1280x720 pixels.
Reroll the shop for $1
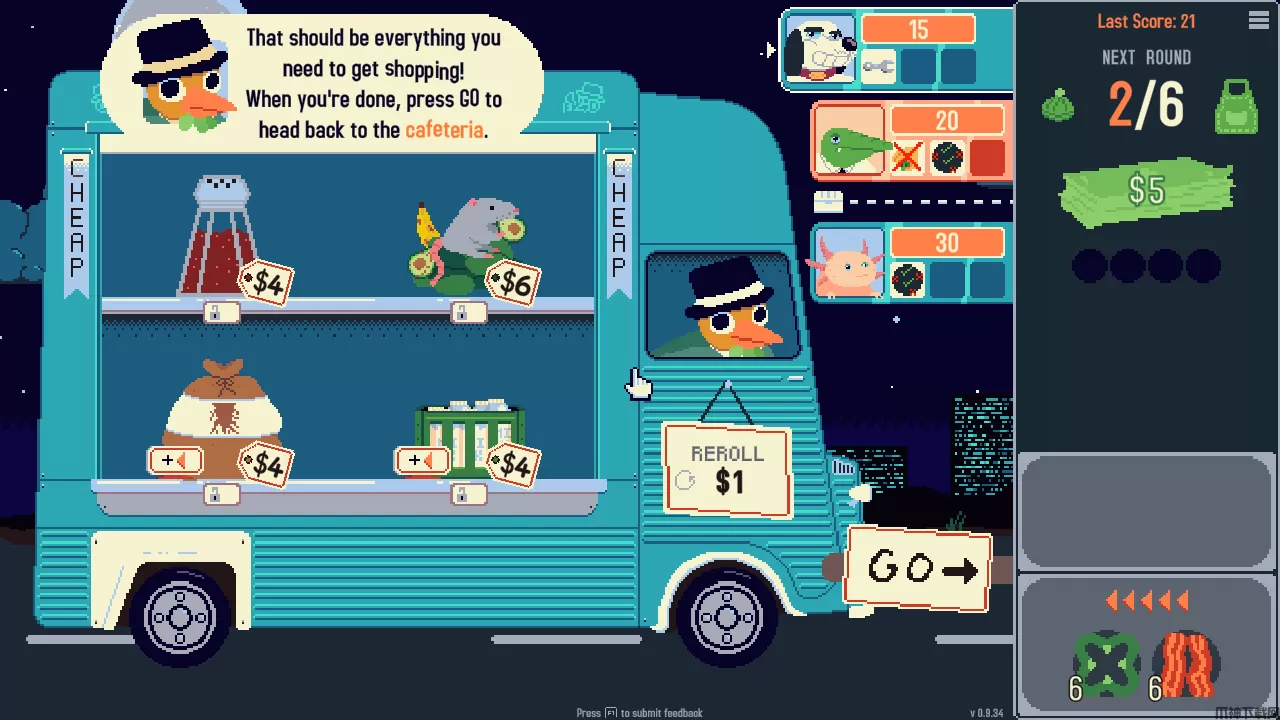727,471
